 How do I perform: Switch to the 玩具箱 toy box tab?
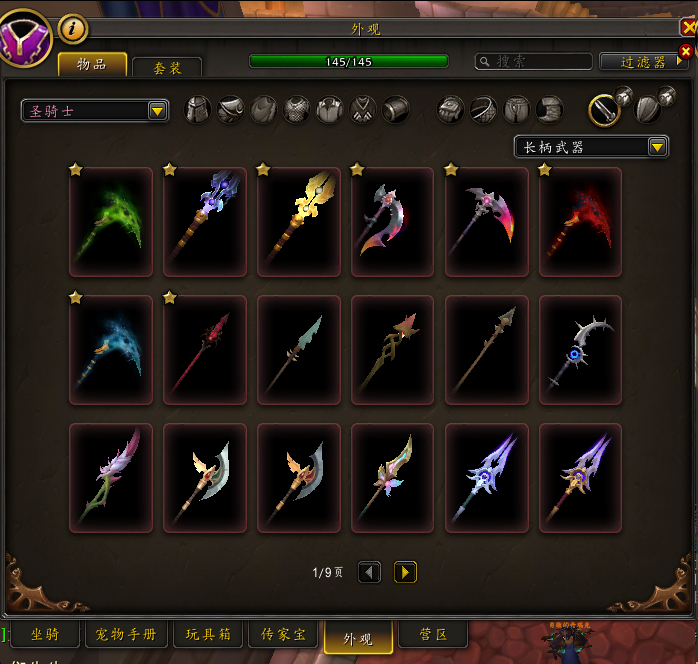tap(208, 634)
